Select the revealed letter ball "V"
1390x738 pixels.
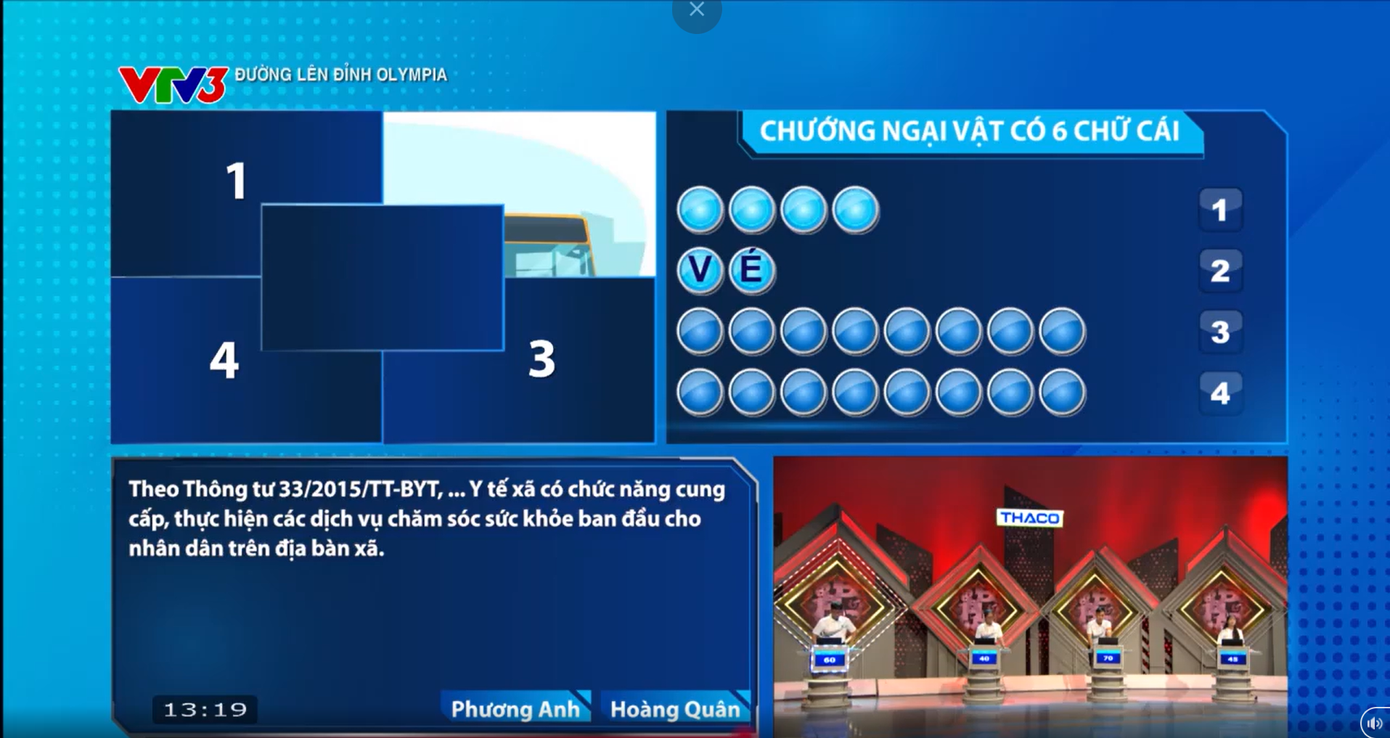pyautogui.click(x=699, y=270)
